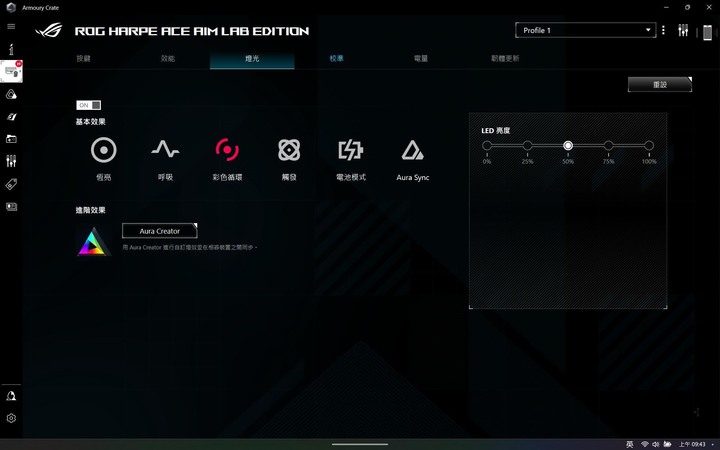
Task: Switch to the 按鍵 tab
Action: coord(83,59)
